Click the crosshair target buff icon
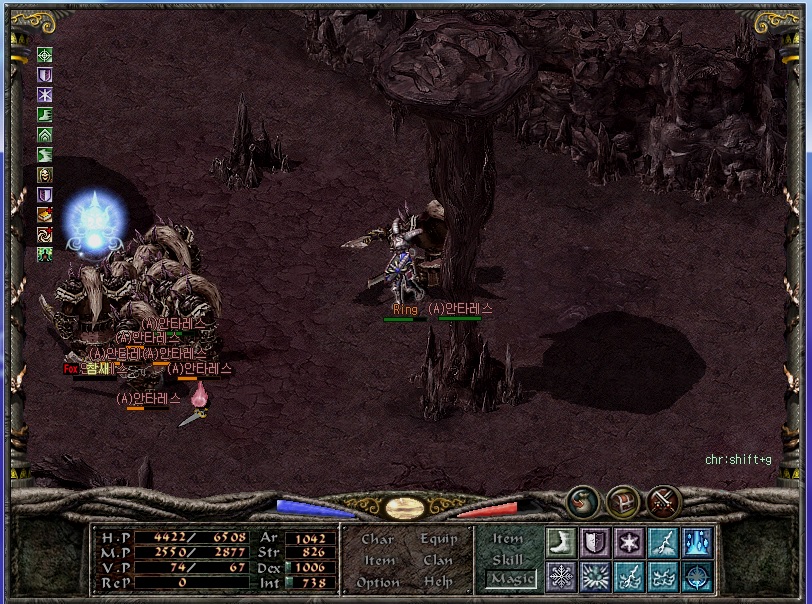 point(45,55)
